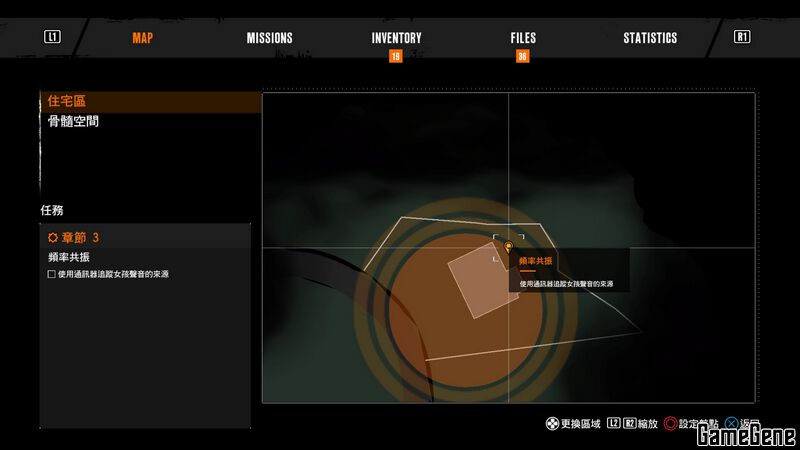Image resolution: width=800 pixels, height=450 pixels.
Task: Toggle the 使用通訊器追蹤女孩聲音的來源 objective checkbox
Action: click(x=52, y=274)
